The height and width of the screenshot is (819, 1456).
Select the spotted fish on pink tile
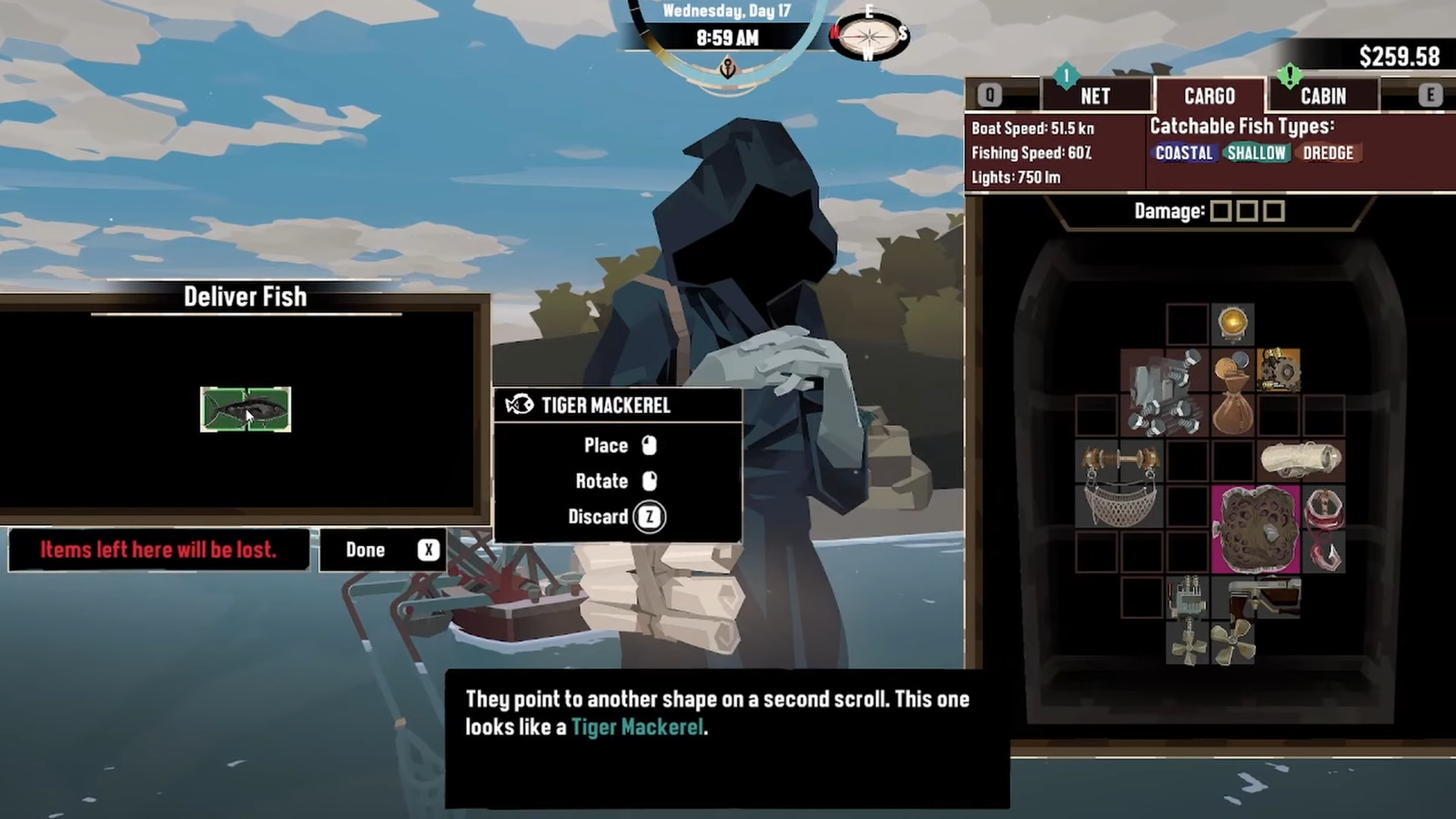pos(1256,529)
